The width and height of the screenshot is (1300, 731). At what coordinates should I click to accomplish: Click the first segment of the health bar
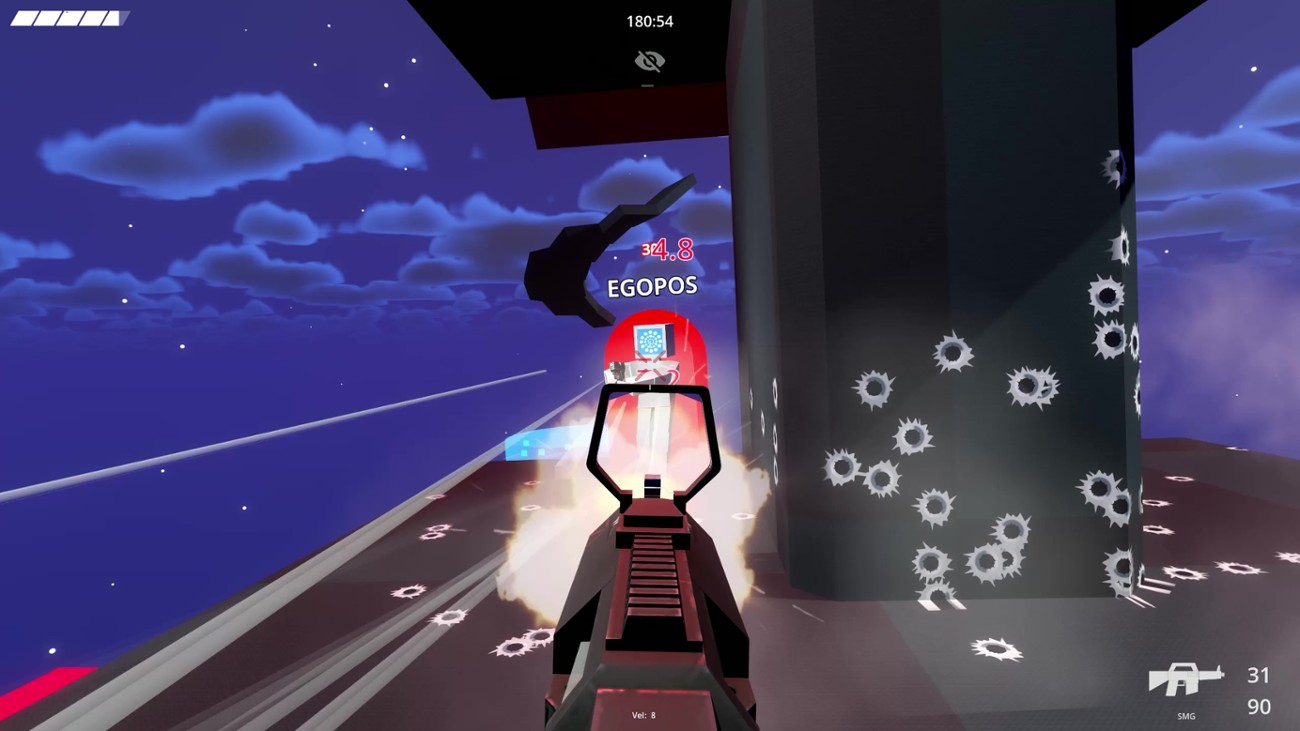[x=23, y=17]
